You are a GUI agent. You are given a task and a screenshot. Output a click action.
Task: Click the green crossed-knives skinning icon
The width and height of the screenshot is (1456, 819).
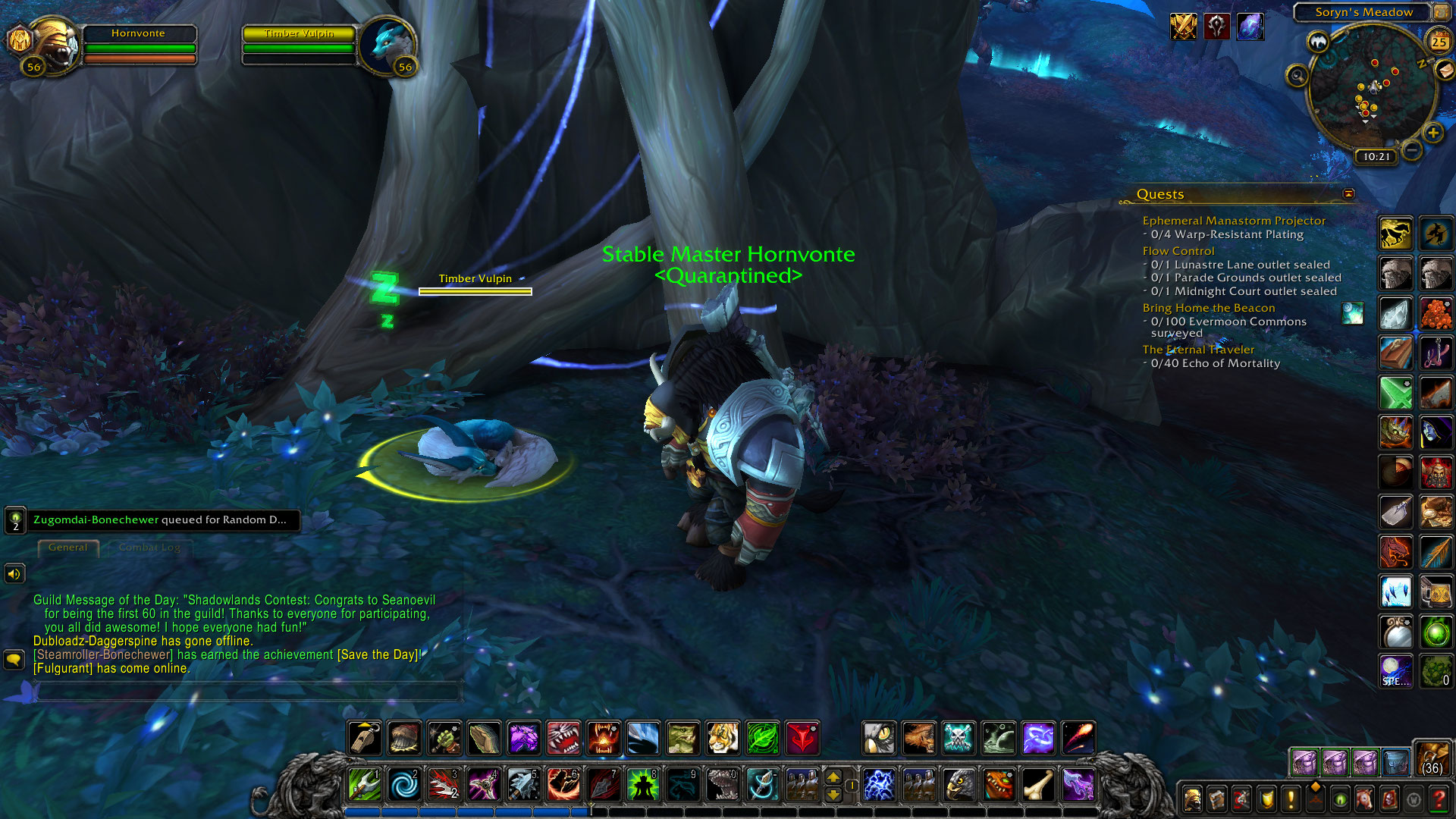(x=1395, y=391)
